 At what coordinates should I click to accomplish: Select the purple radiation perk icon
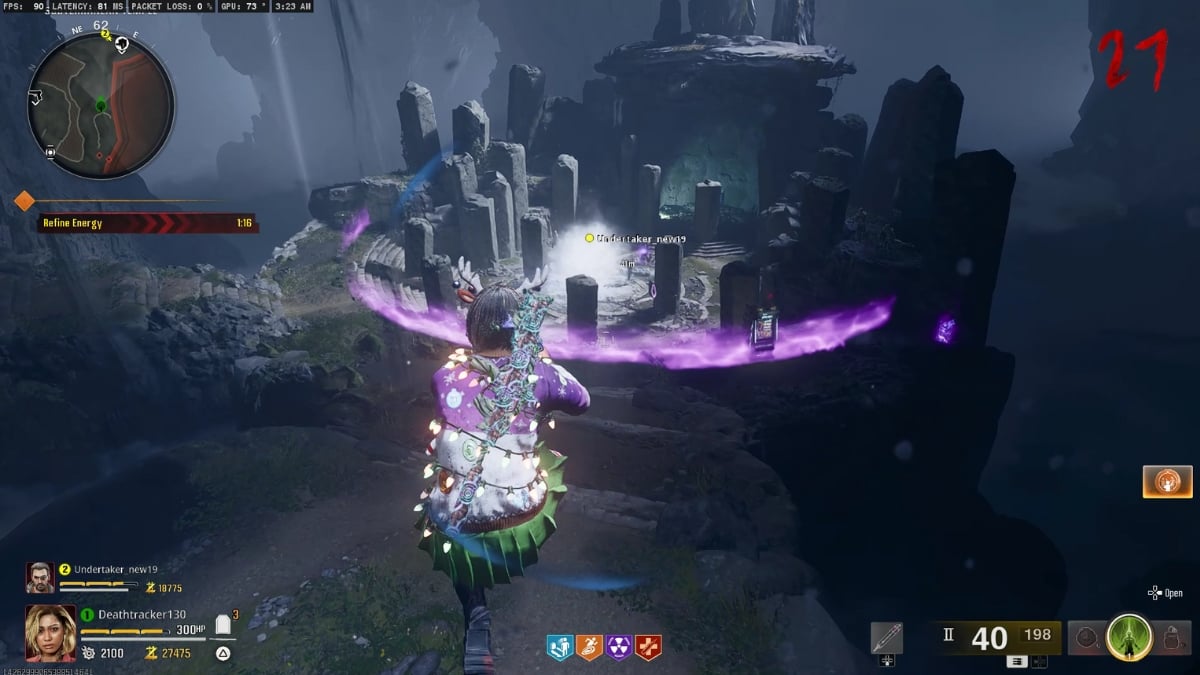click(x=619, y=648)
